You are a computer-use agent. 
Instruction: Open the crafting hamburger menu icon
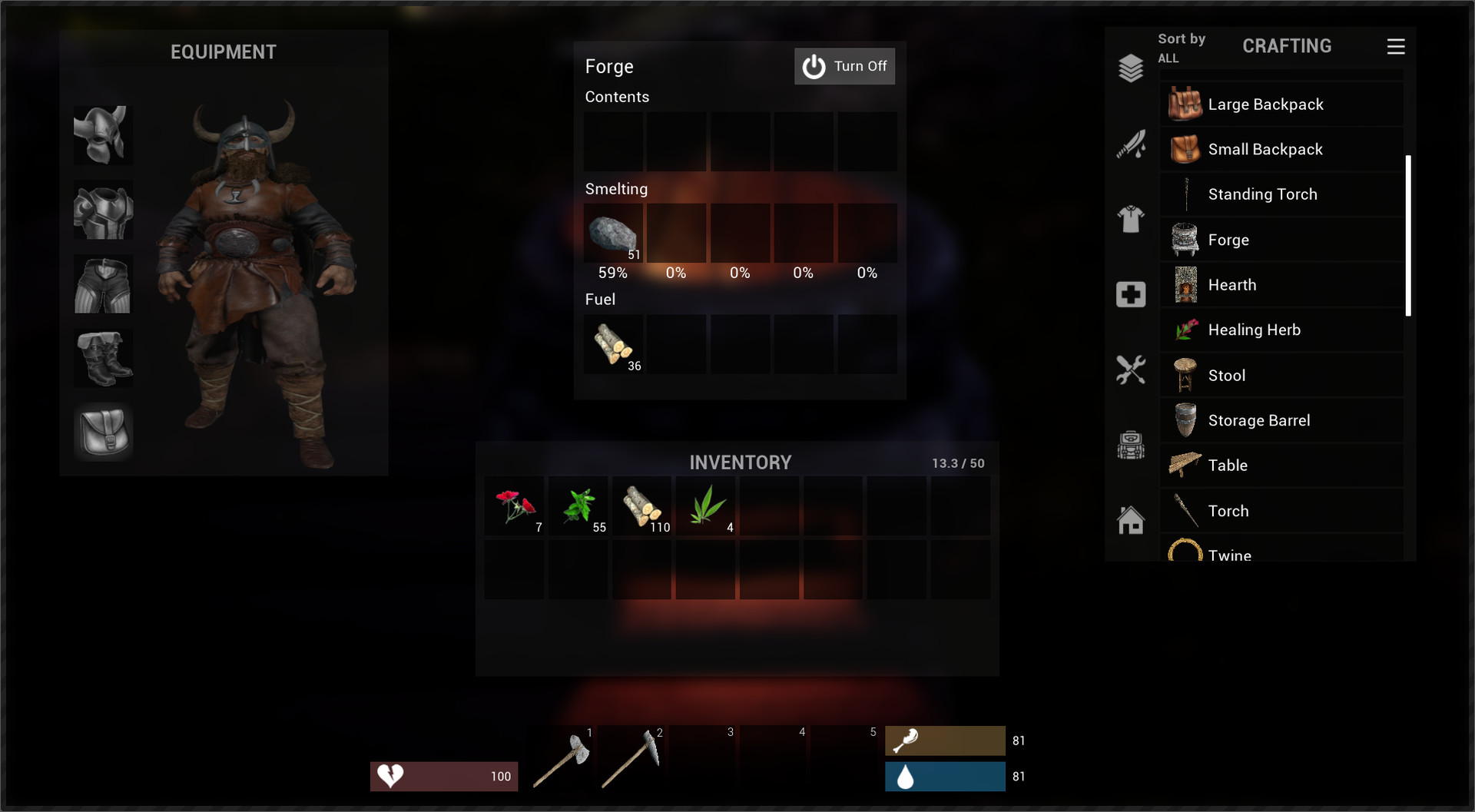click(1396, 46)
